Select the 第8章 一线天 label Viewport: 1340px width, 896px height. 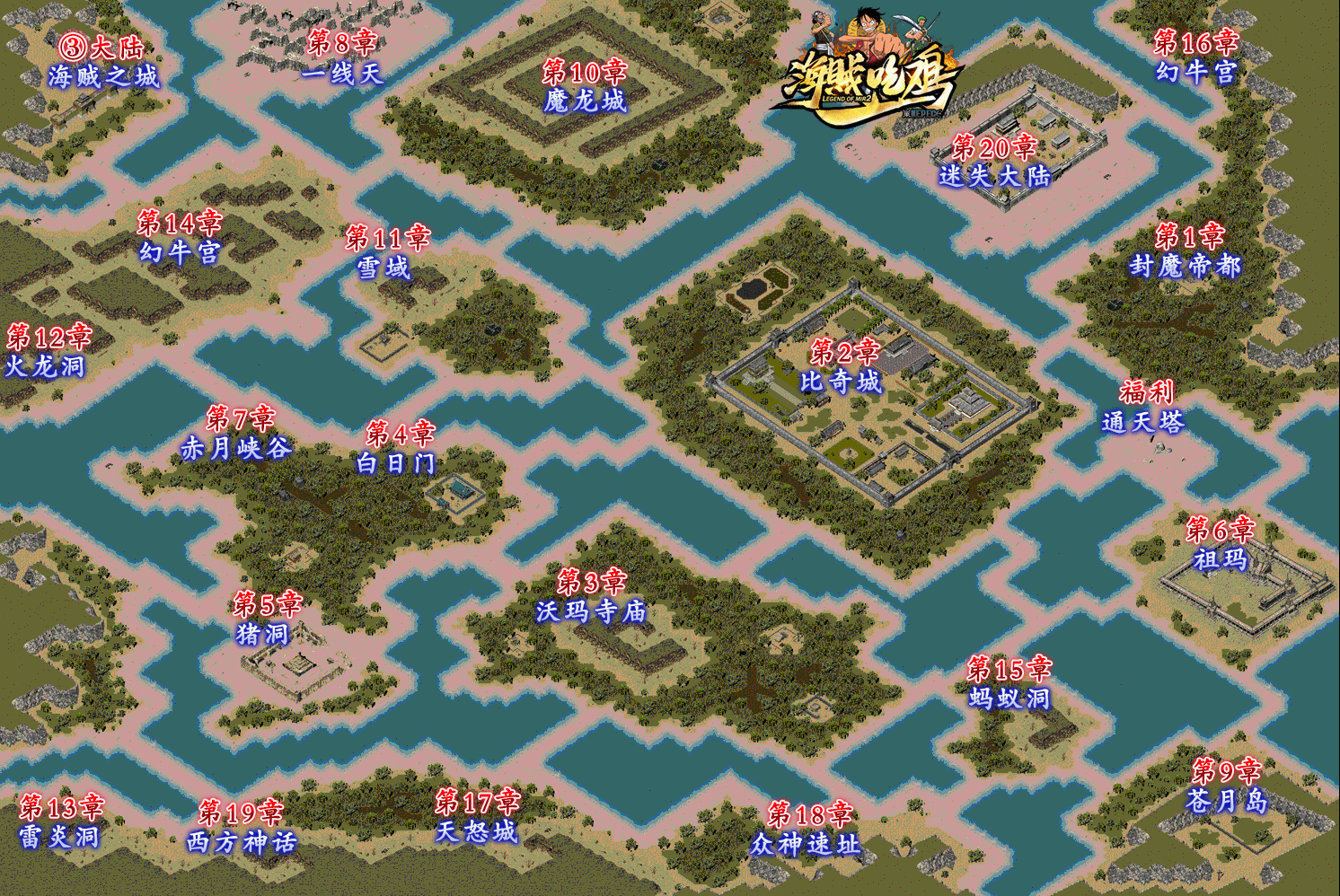(x=342, y=57)
